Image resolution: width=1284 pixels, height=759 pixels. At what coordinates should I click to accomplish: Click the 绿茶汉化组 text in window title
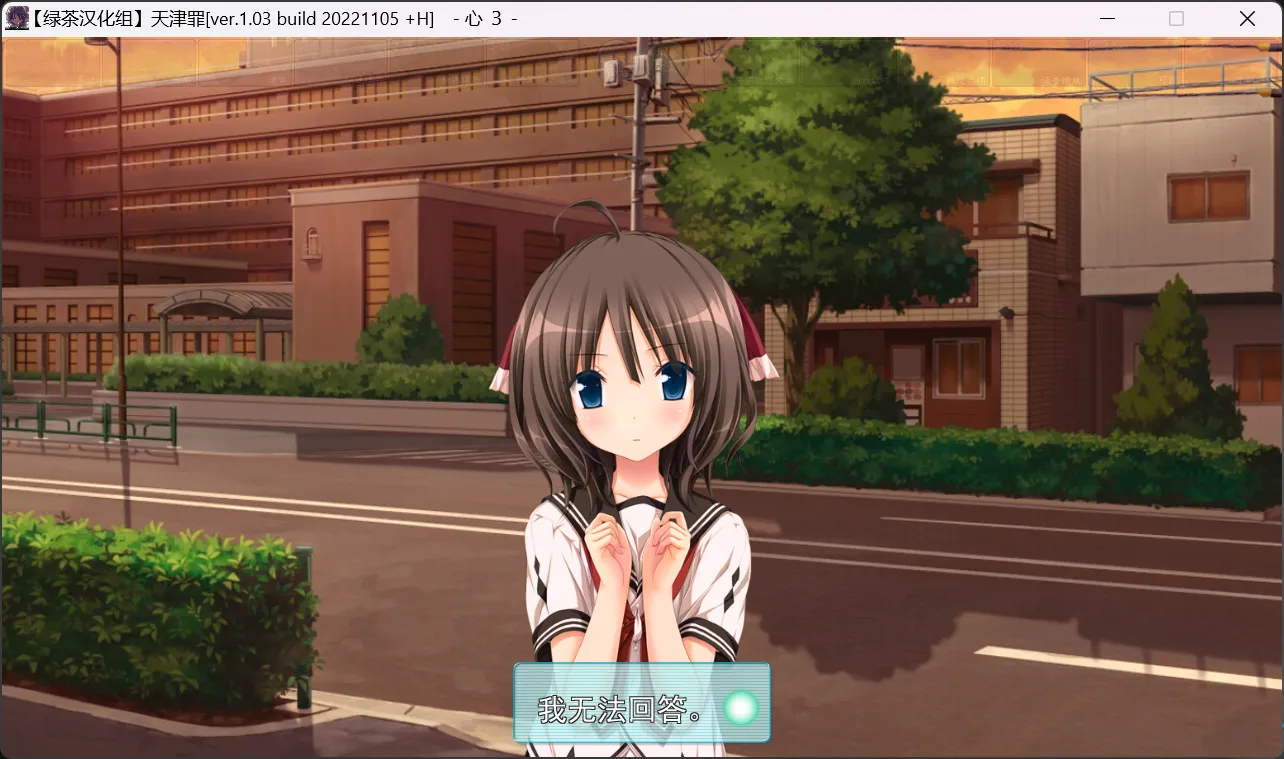pyautogui.click(x=90, y=18)
